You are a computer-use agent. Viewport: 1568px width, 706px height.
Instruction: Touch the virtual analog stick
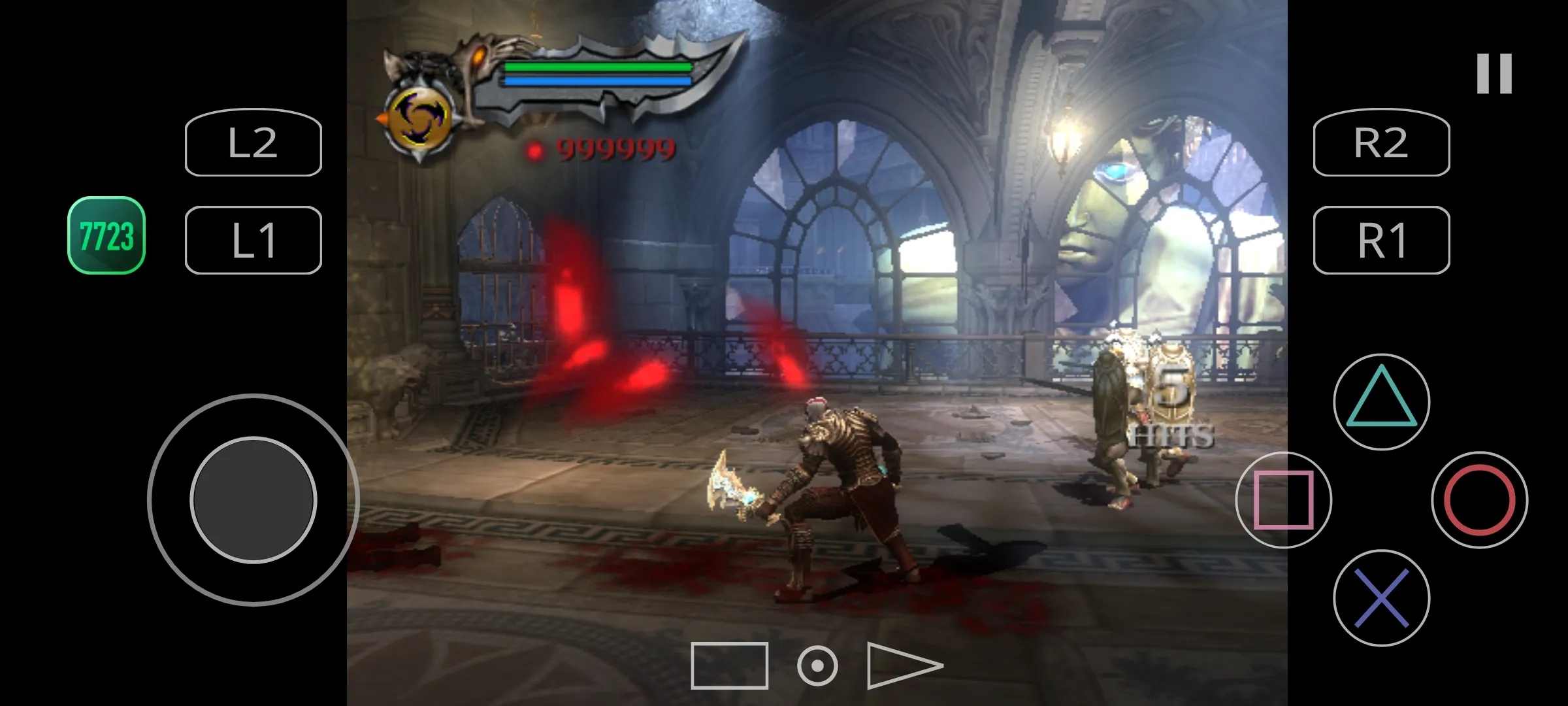[x=253, y=499]
